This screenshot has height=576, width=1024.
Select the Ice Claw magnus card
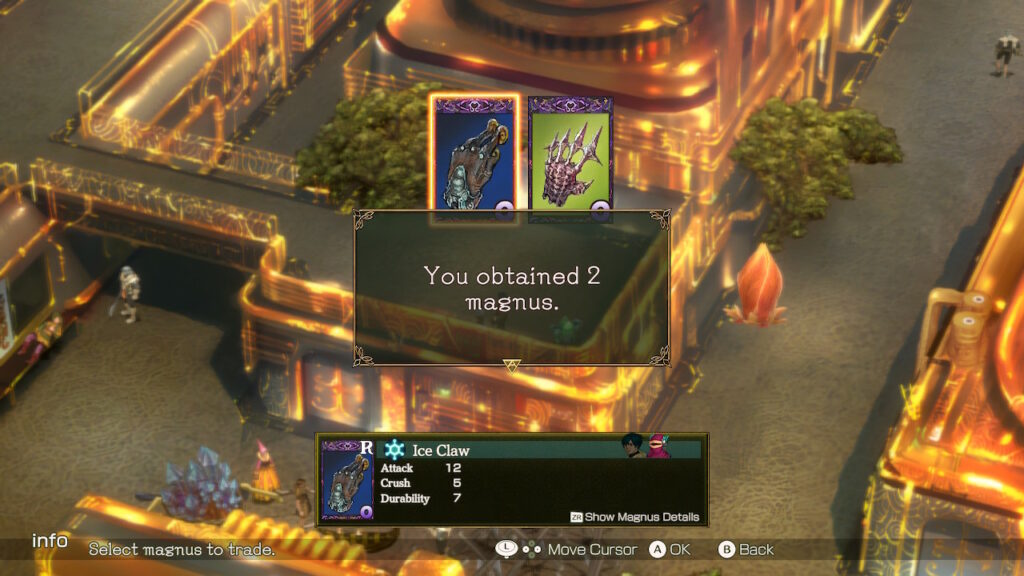coord(474,156)
